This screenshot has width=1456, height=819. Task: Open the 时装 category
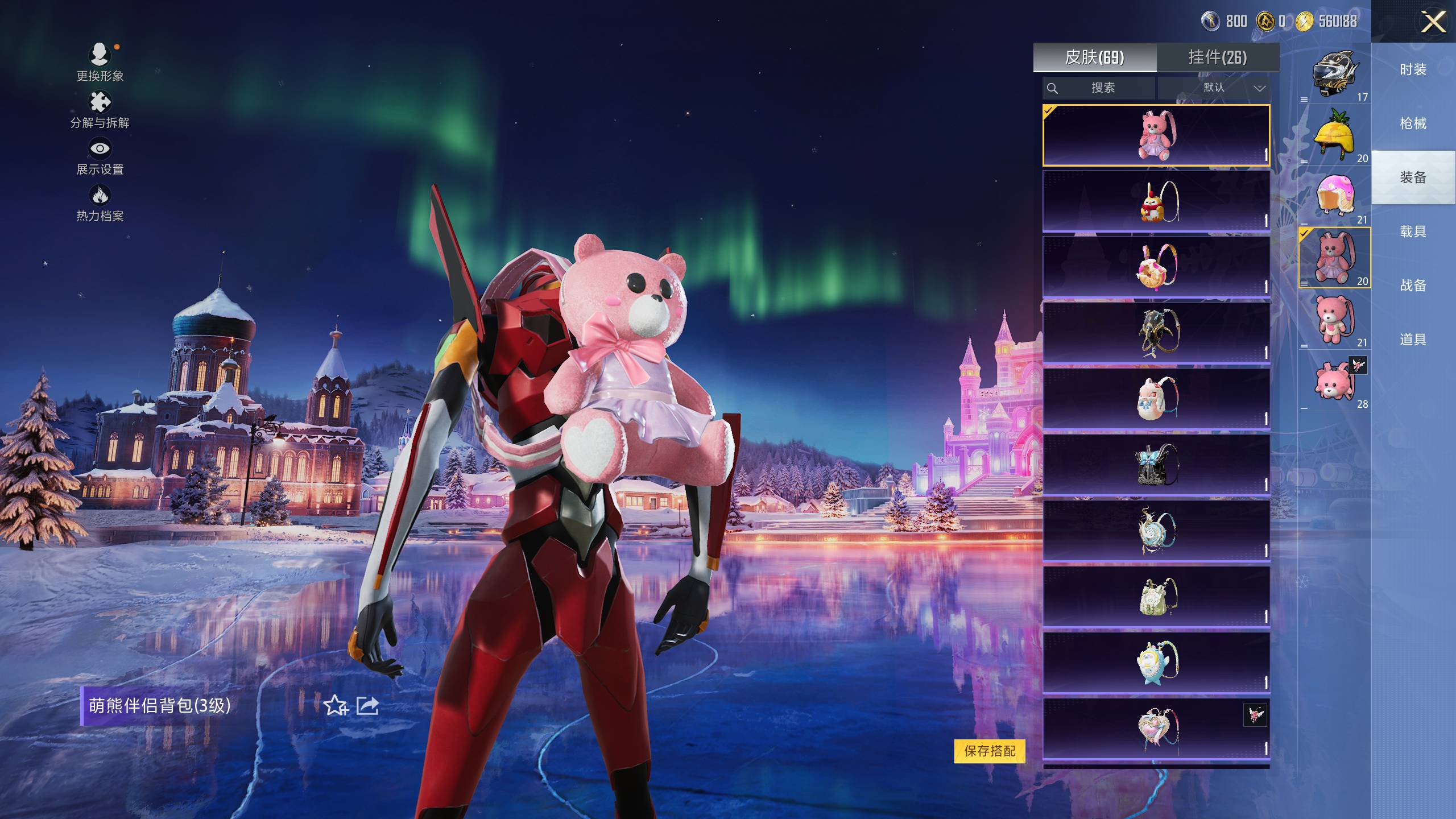[x=1413, y=70]
